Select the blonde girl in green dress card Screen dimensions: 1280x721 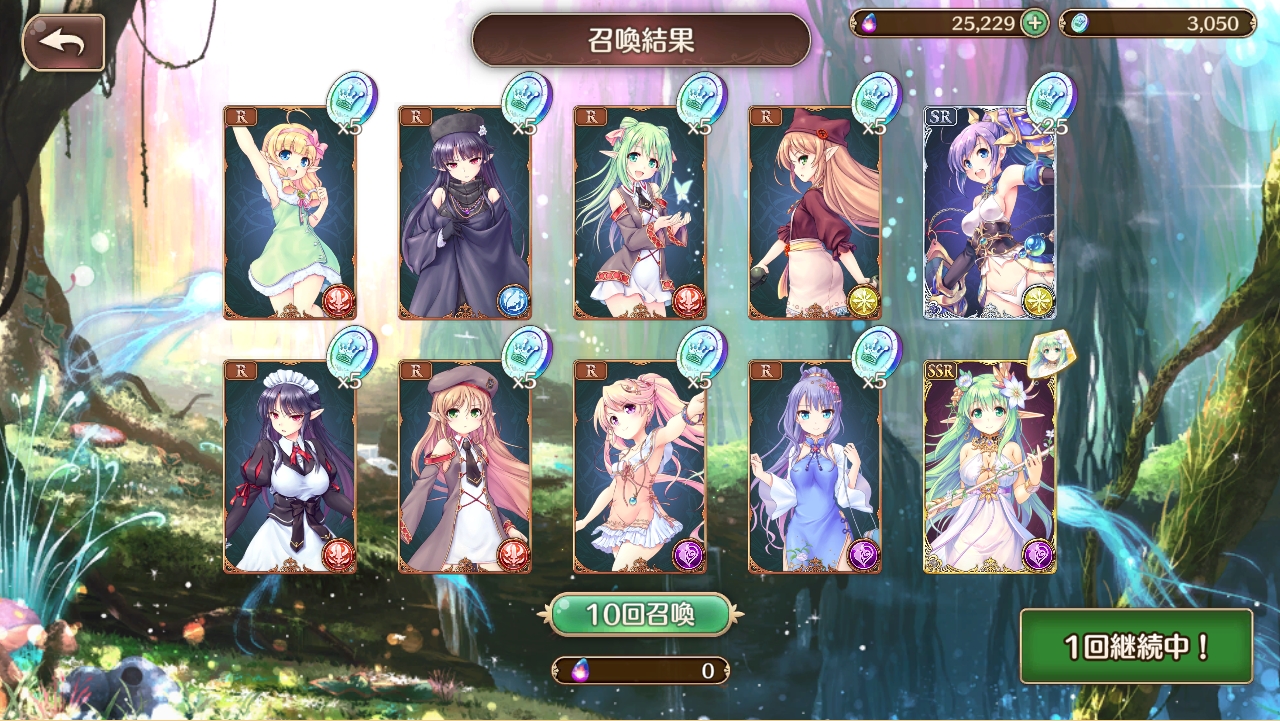290,212
